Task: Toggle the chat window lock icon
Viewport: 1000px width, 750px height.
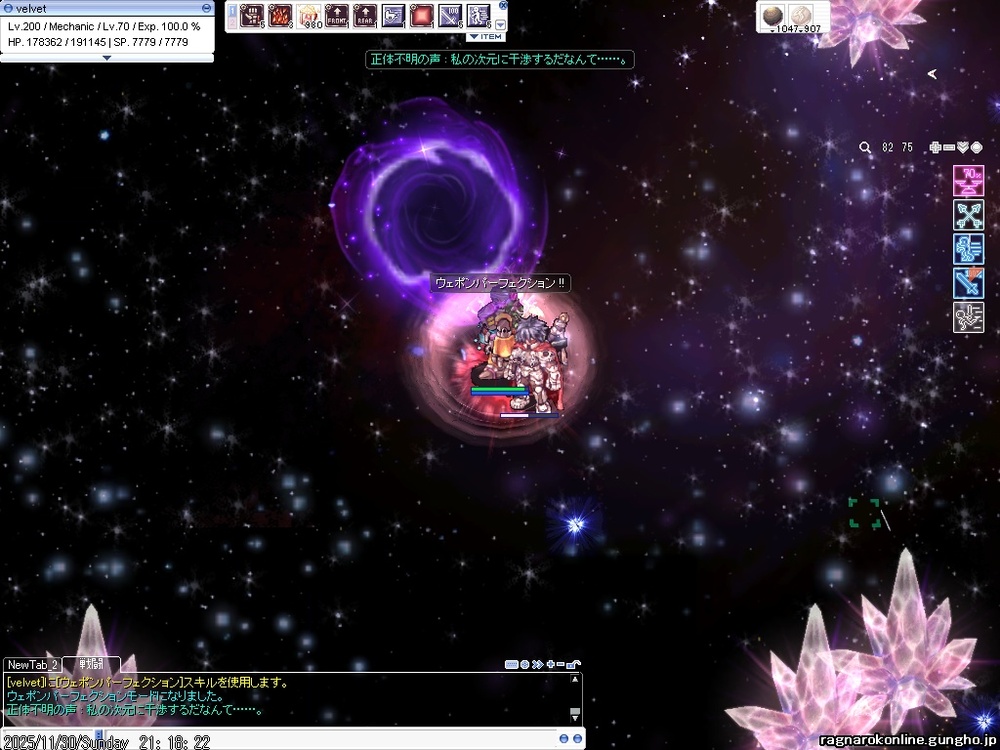Action: 574,664
